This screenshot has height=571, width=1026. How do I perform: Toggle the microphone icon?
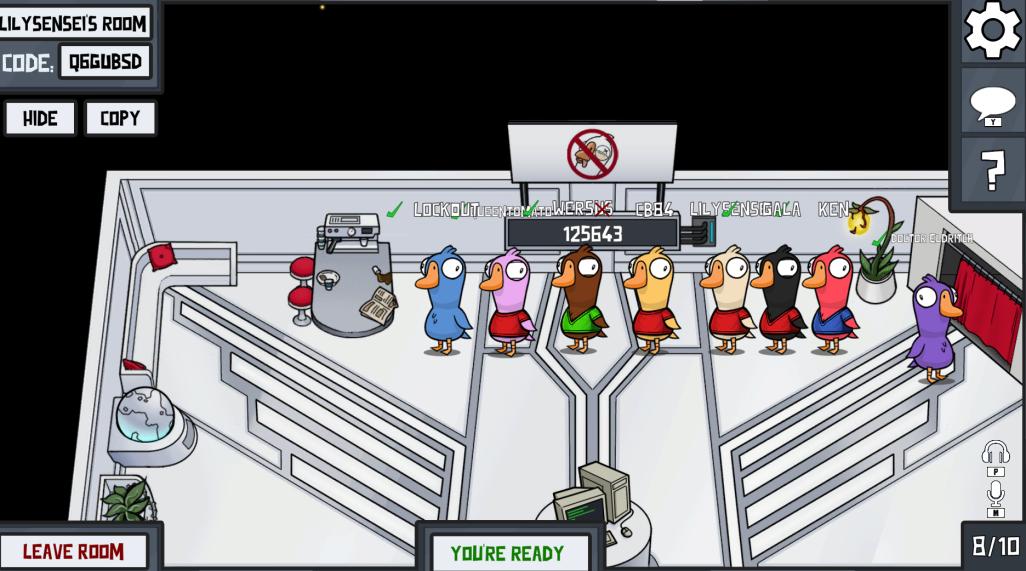(x=995, y=493)
